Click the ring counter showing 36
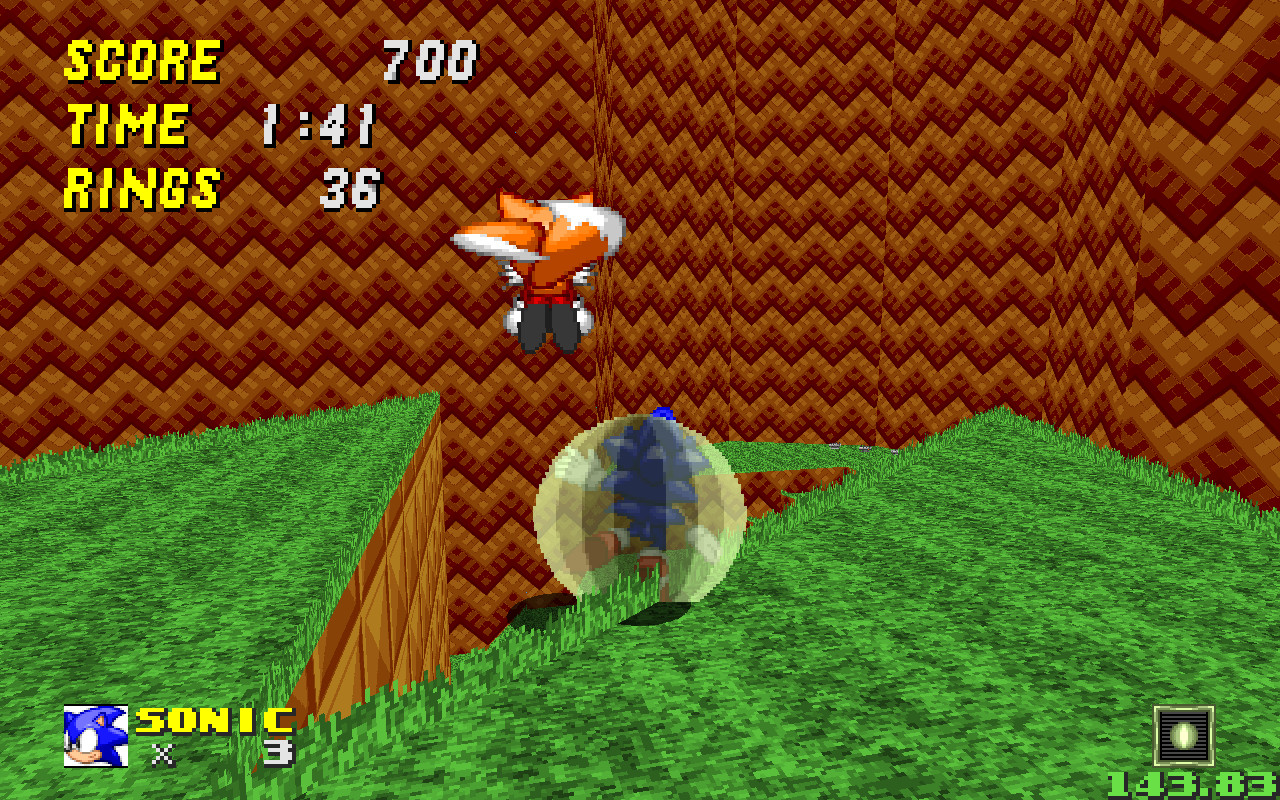Viewport: 1280px width, 800px height. (x=355, y=187)
